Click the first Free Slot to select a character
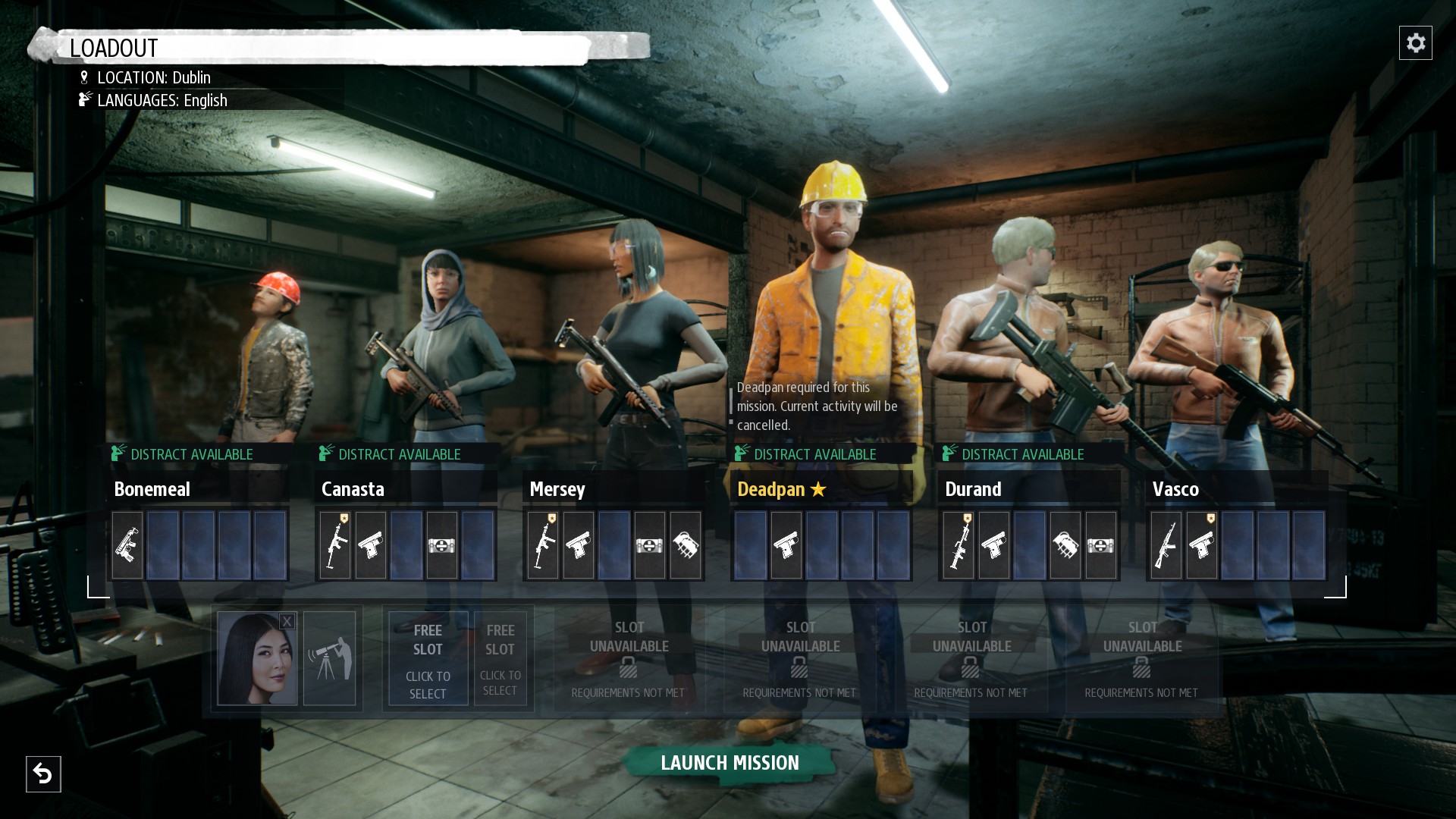The image size is (1456, 819). 428,658
